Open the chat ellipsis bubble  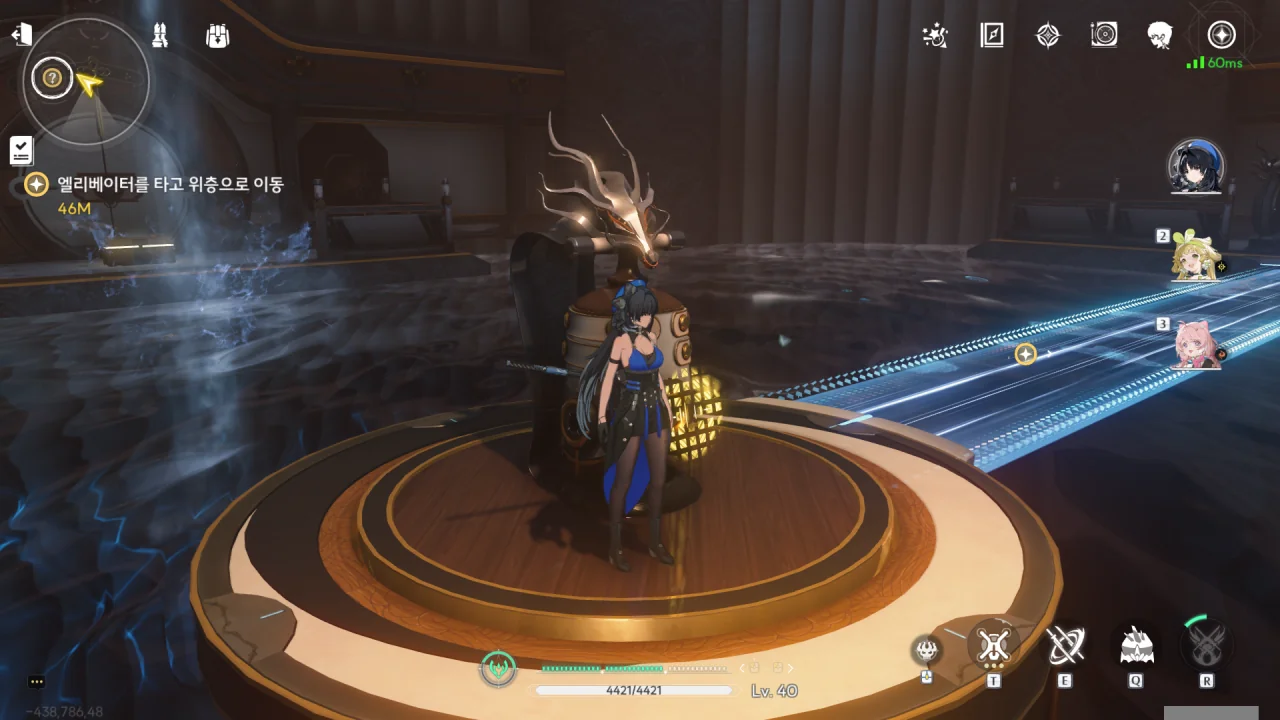click(37, 681)
